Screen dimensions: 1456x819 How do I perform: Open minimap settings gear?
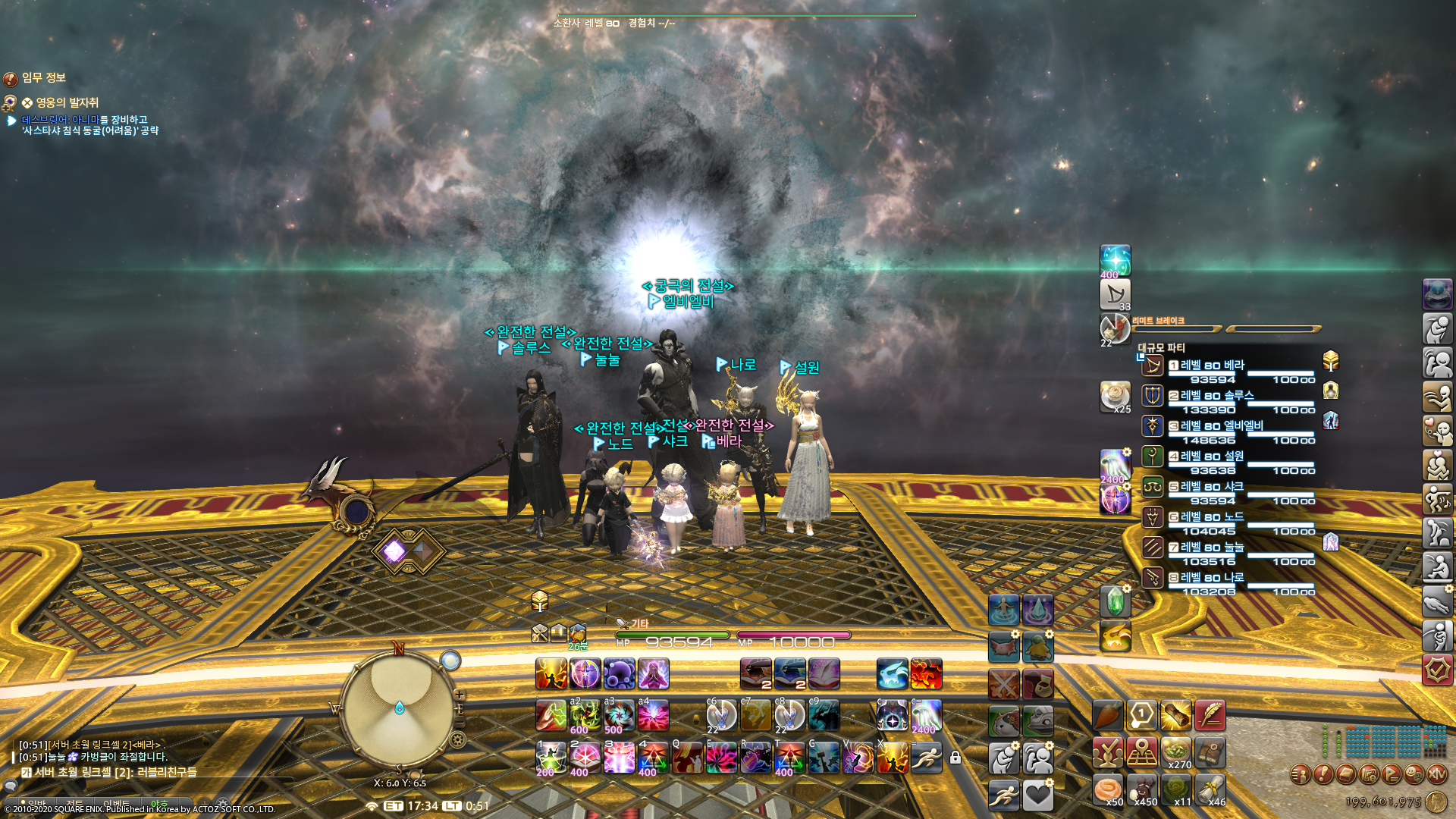click(x=457, y=739)
